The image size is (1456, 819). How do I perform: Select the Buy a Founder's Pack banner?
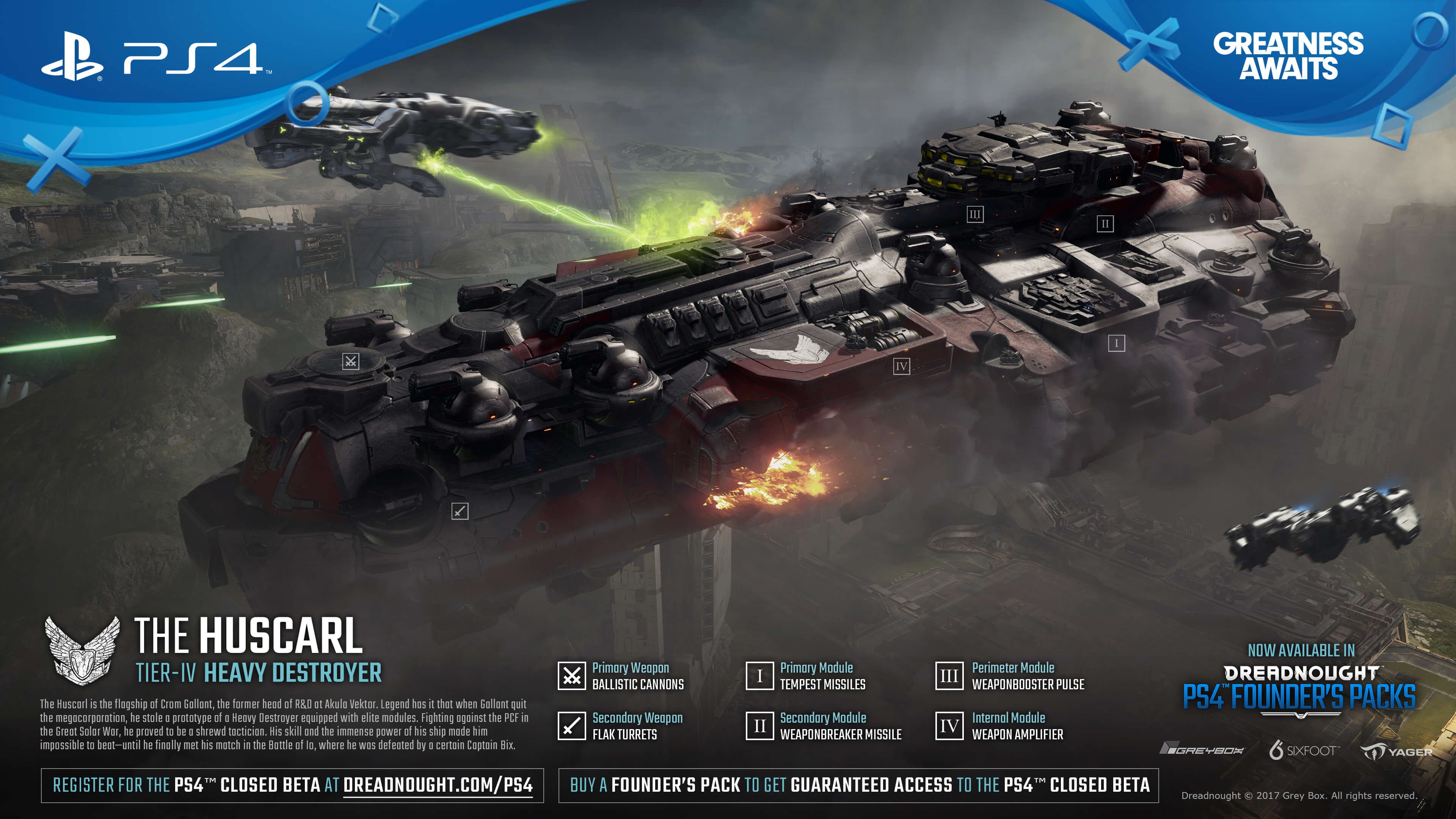[858, 785]
